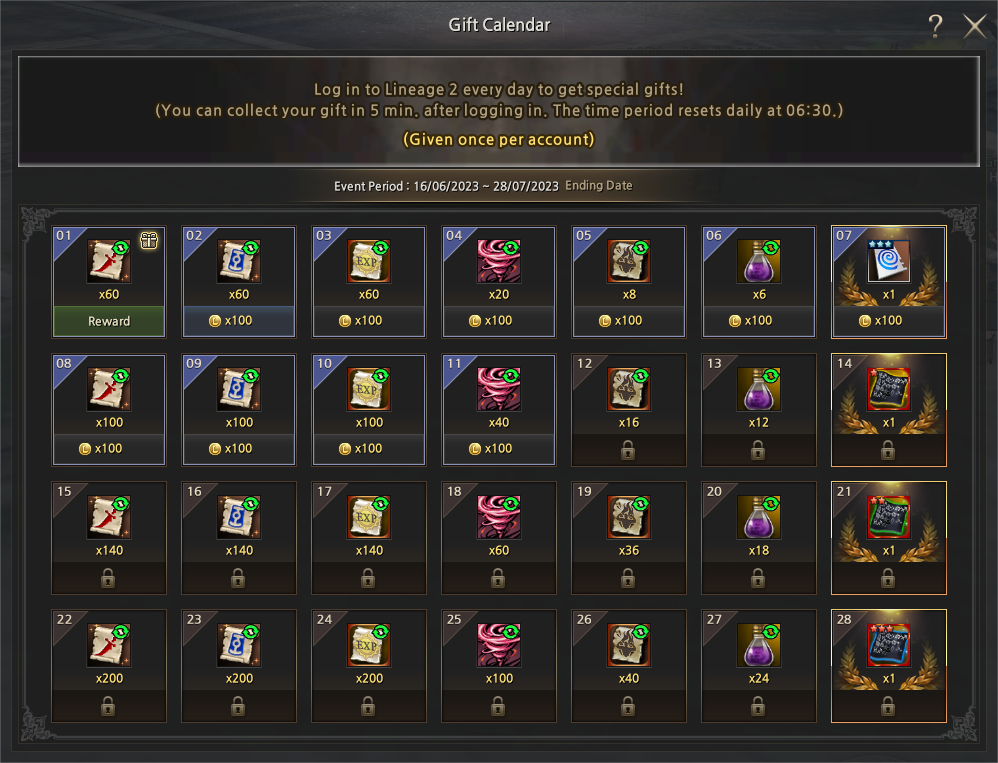Pick the day 06 purple potion icon
The image size is (998, 763).
point(758,262)
